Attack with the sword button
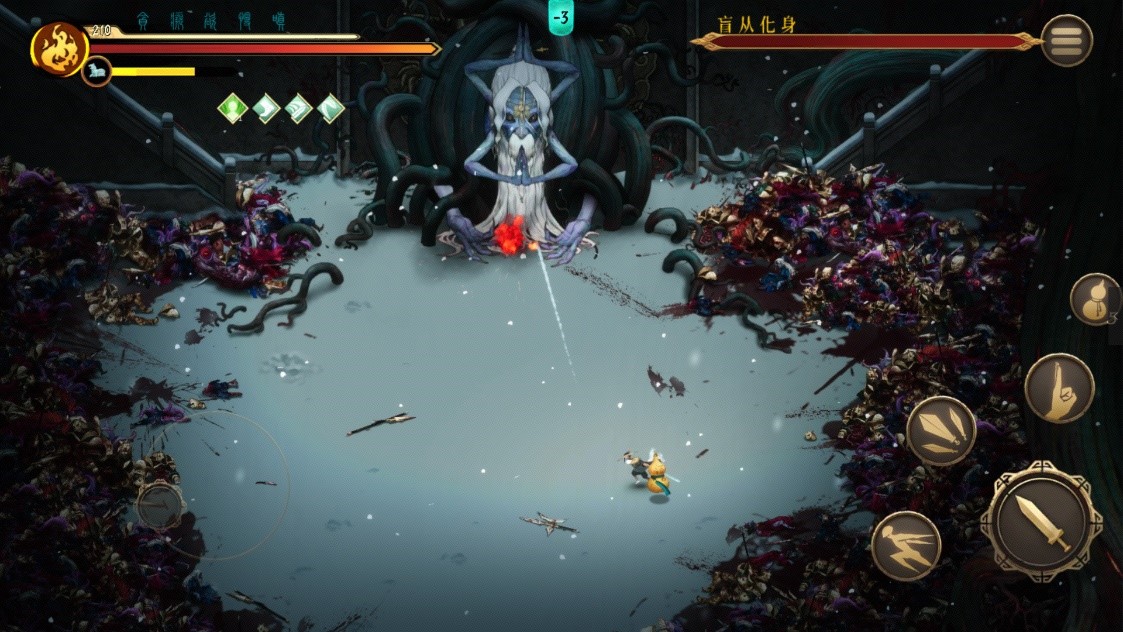1123x632 pixels. point(1041,520)
